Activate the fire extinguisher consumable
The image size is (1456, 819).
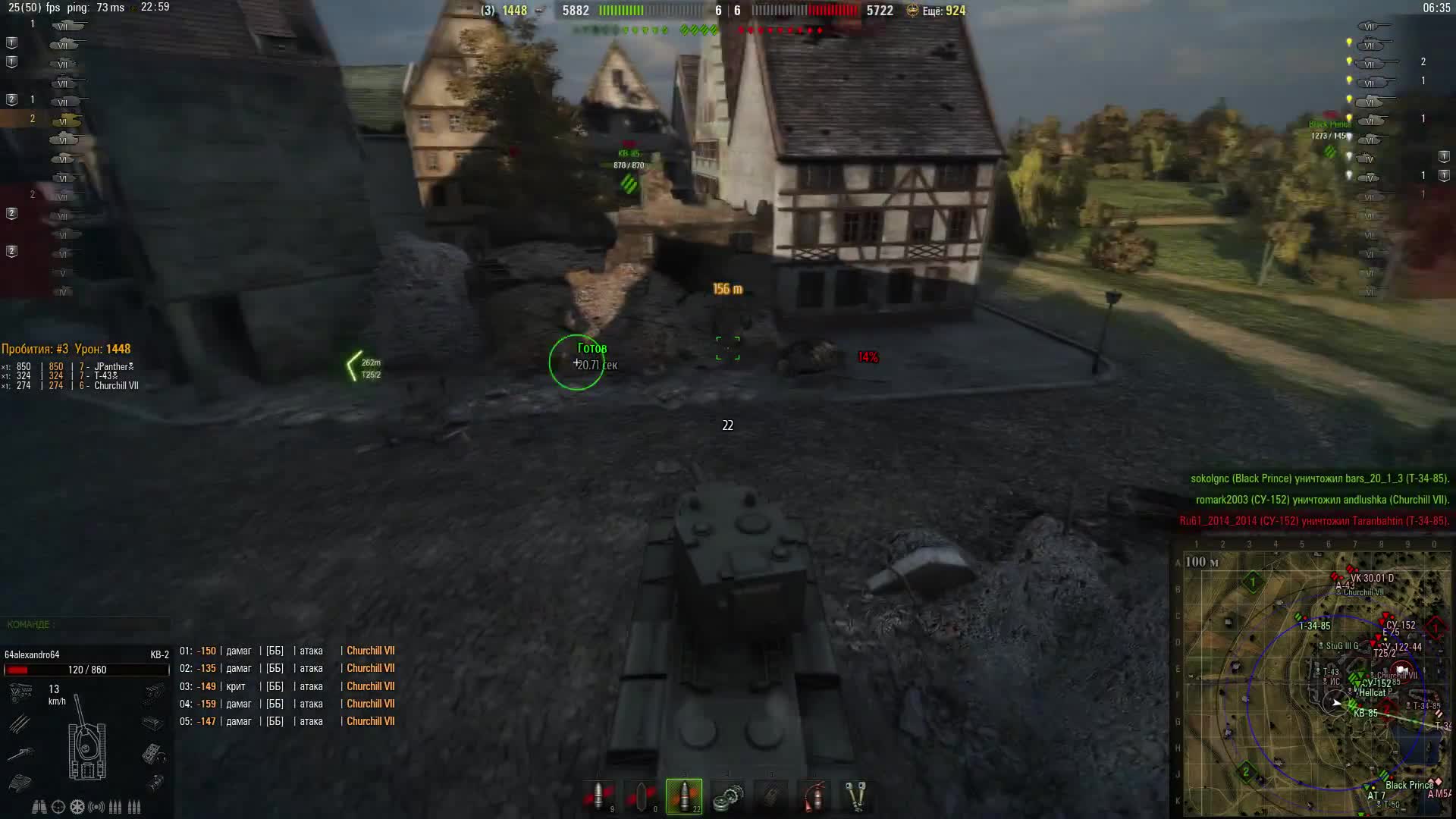814,796
